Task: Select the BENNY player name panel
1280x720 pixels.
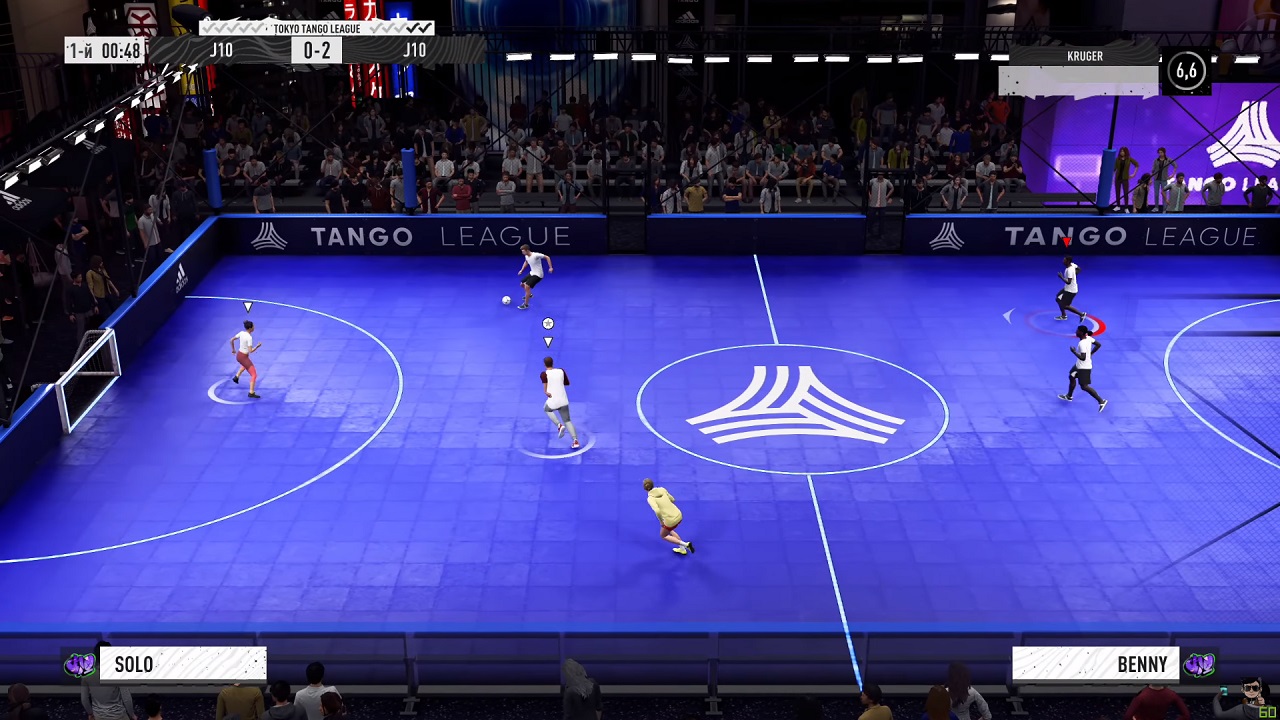Action: click(x=1096, y=665)
